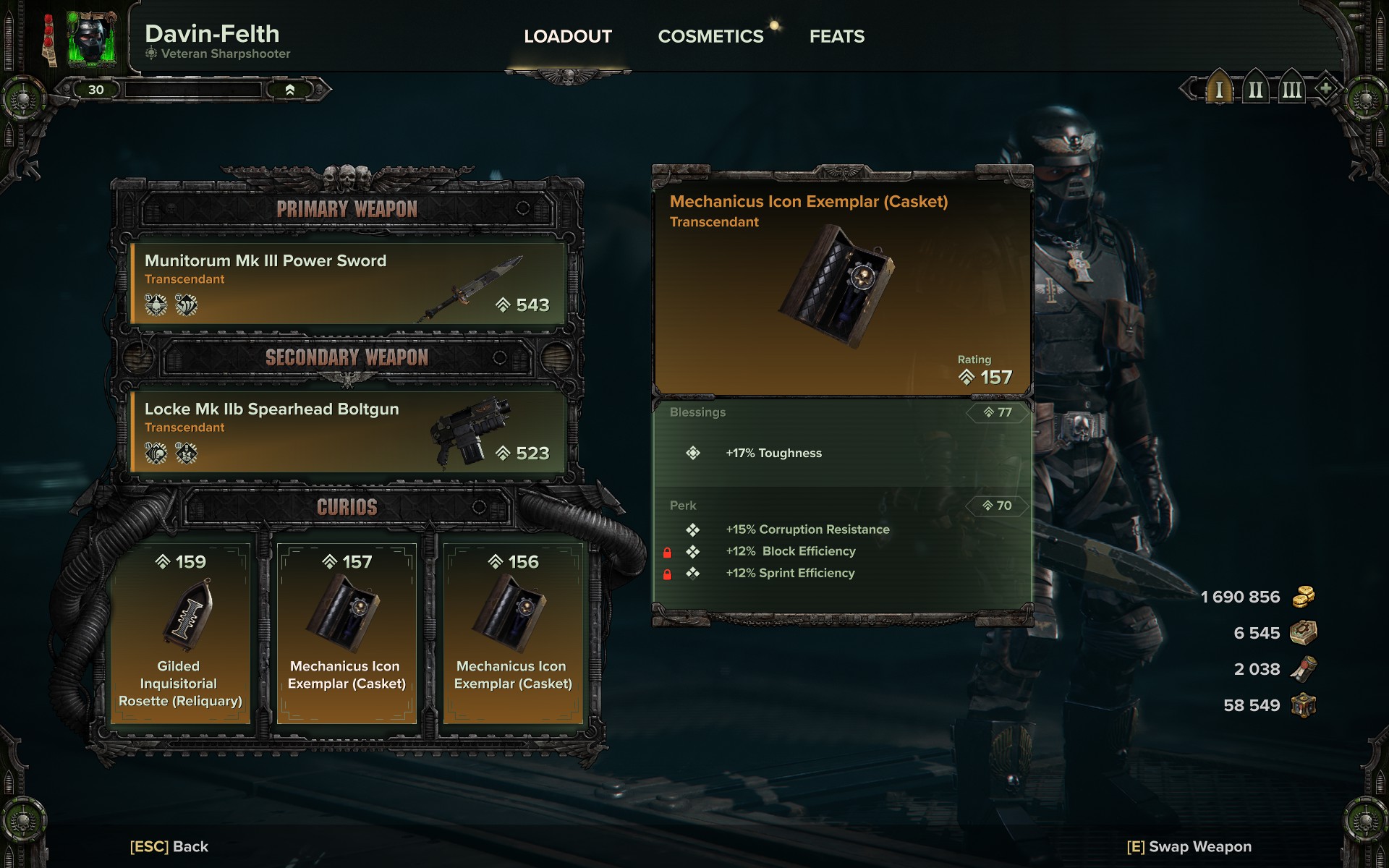Pick the Mechanicus Icon curio rated 157

pos(347,633)
